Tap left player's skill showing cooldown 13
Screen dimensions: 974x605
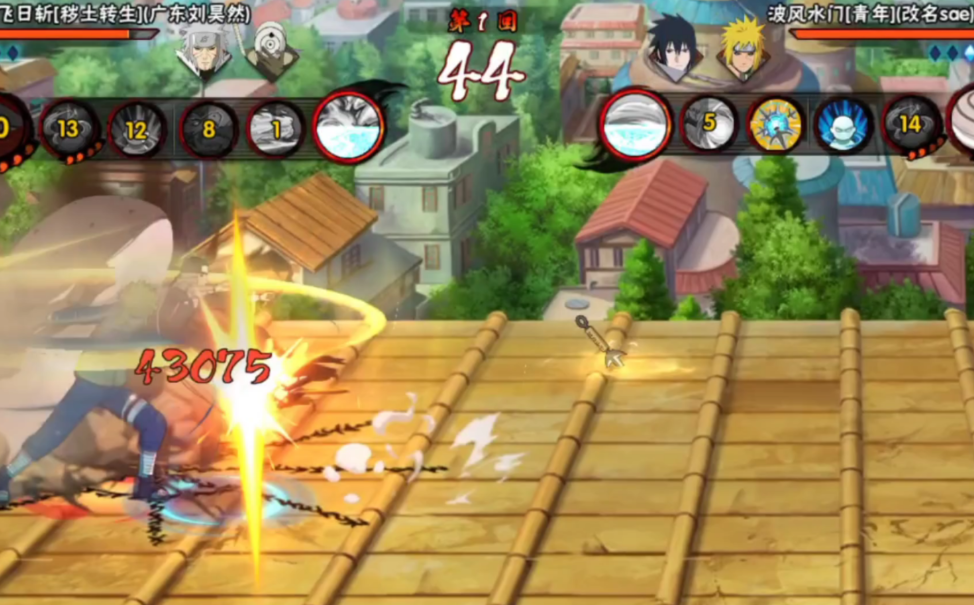click(x=69, y=129)
